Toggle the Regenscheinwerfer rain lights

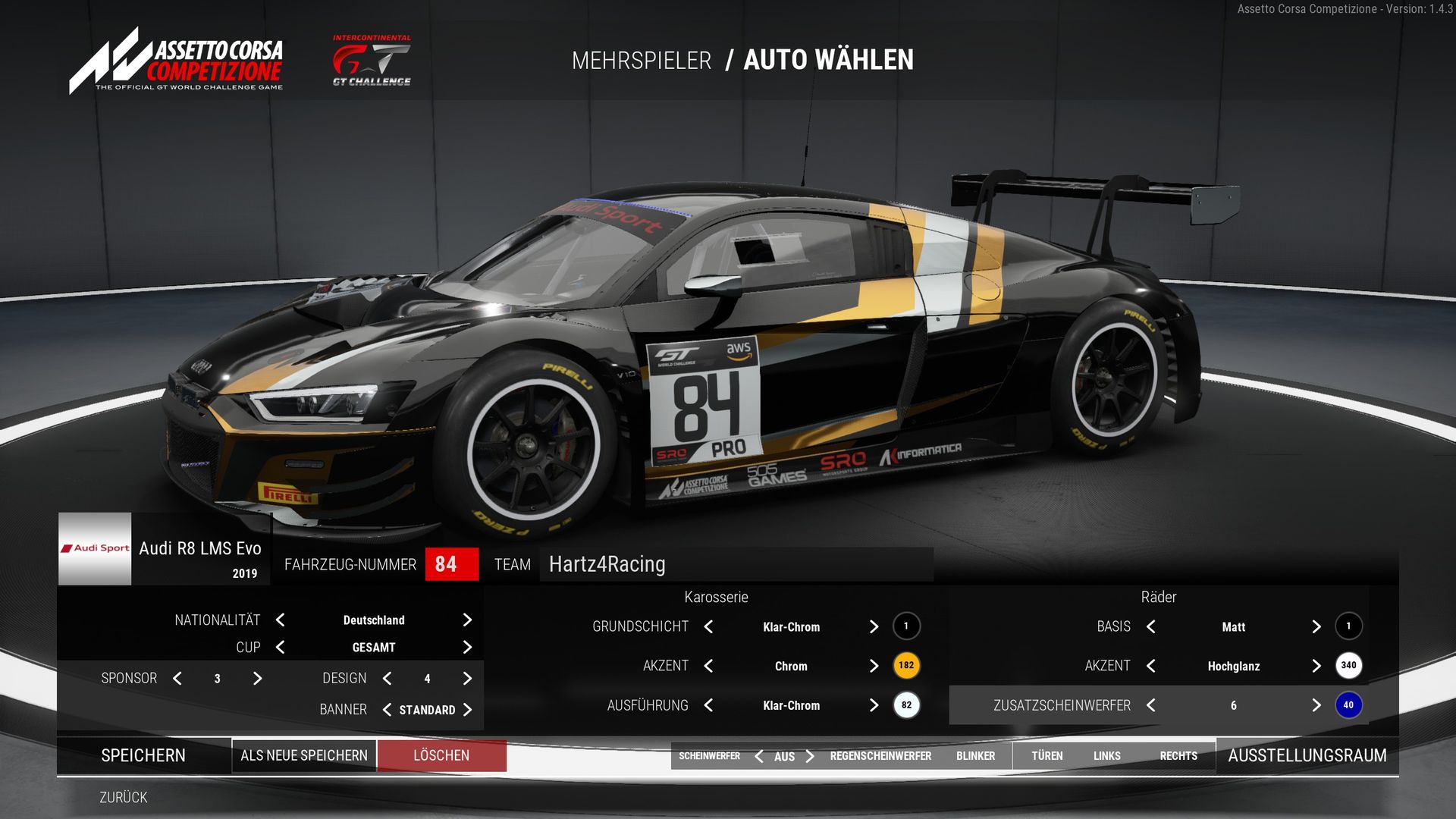pyautogui.click(x=880, y=756)
